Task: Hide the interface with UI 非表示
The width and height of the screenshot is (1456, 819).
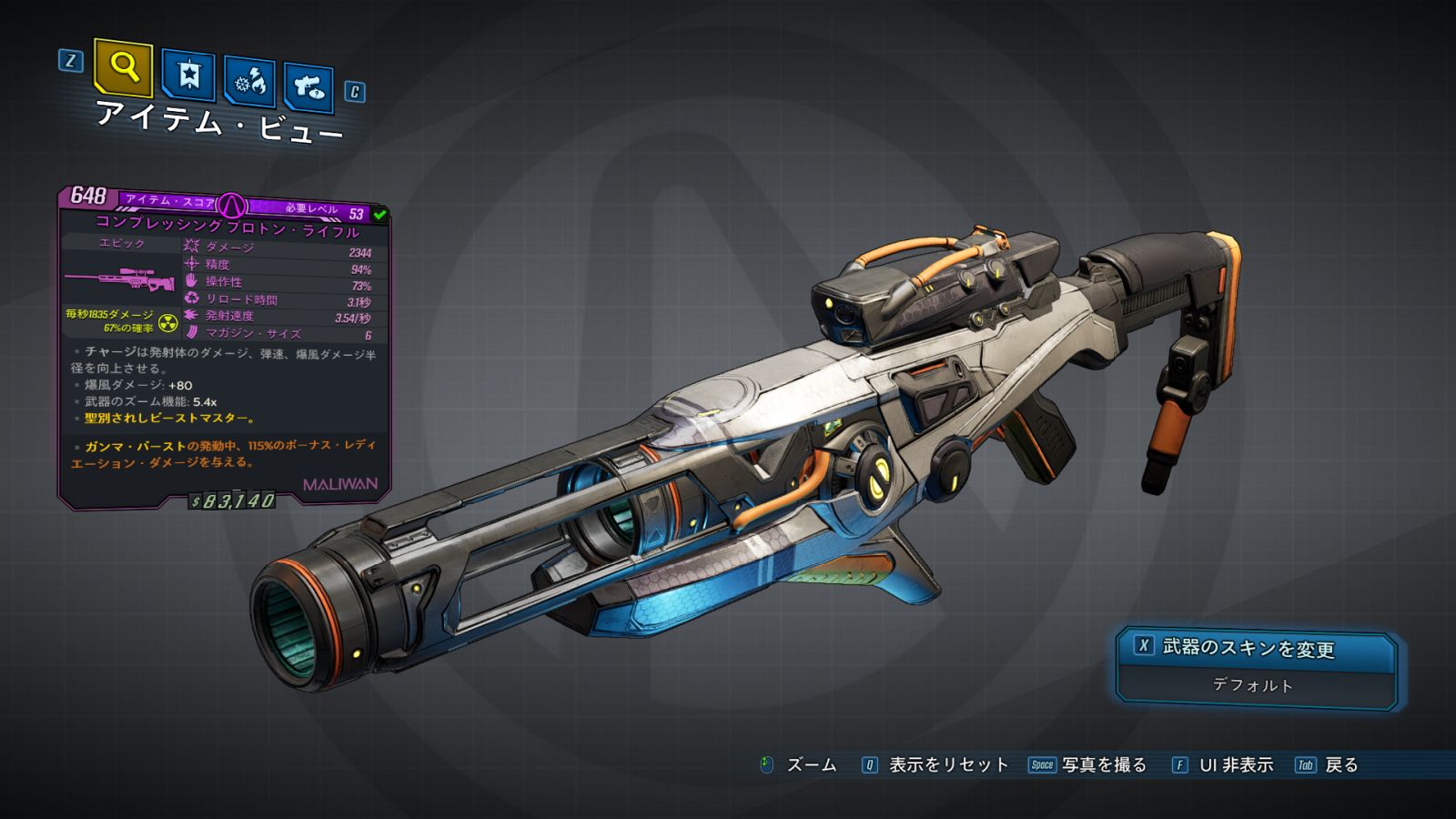Action: click(1223, 765)
